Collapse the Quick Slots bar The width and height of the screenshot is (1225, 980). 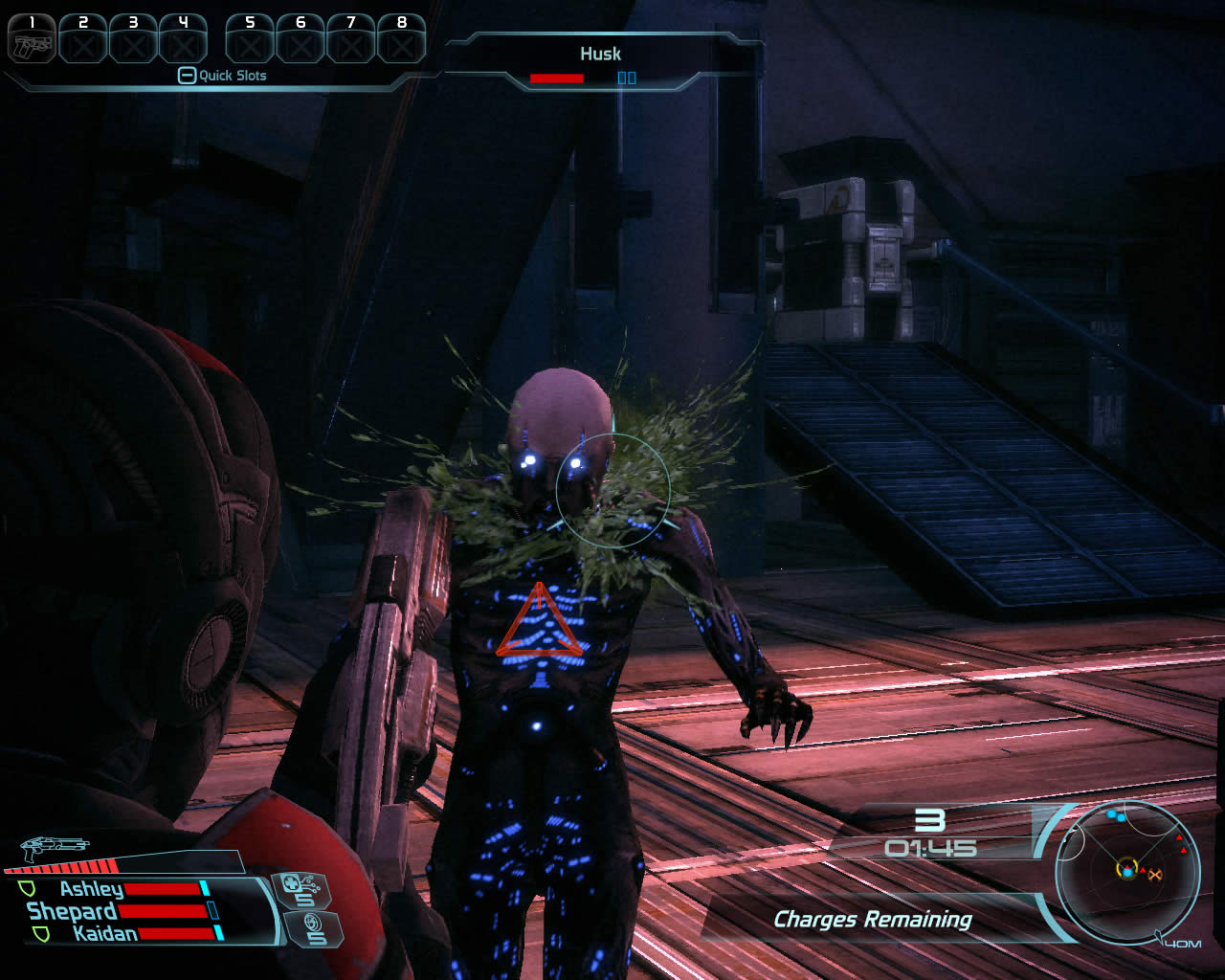click(188, 76)
